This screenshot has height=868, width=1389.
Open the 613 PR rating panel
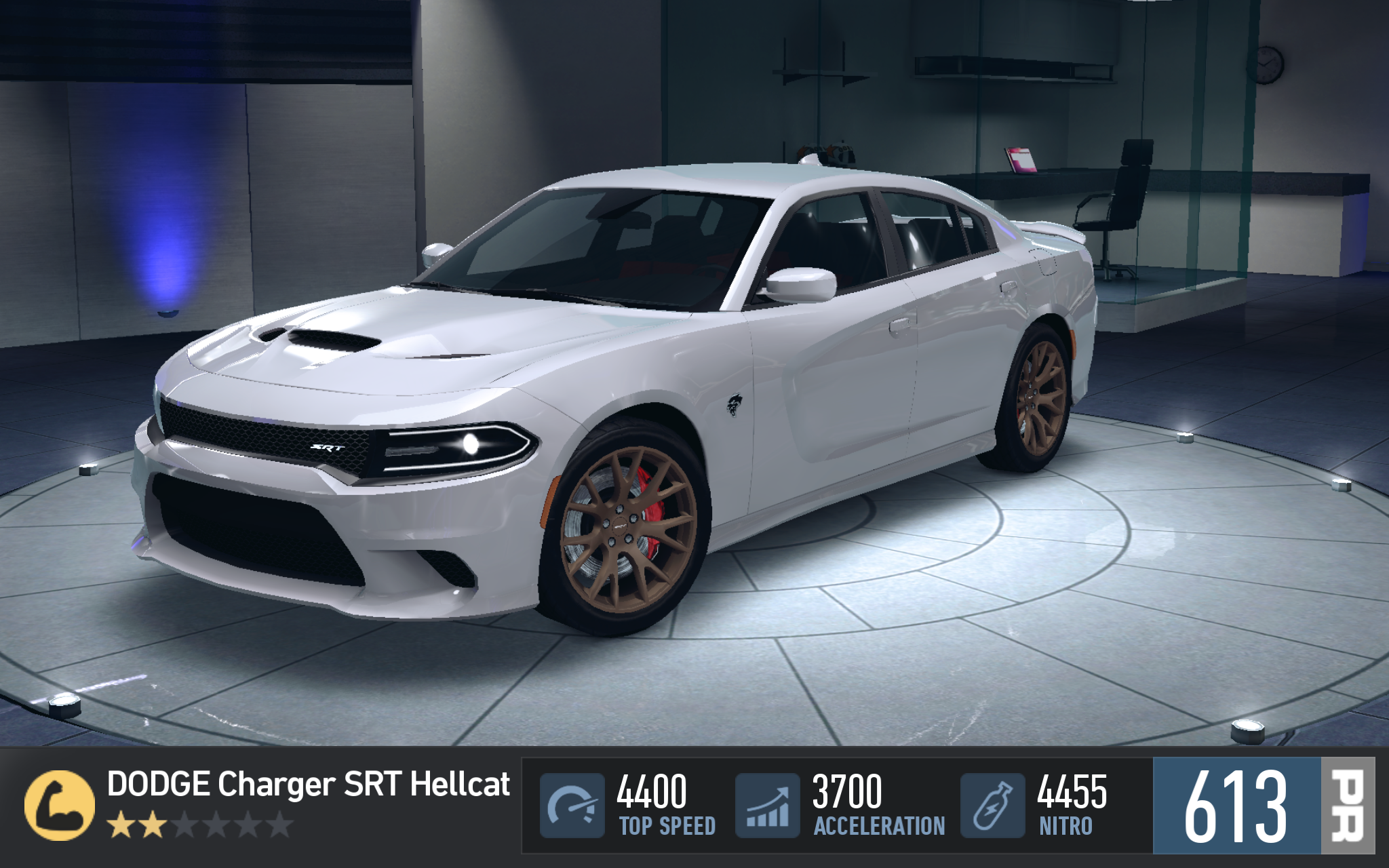[1263, 806]
